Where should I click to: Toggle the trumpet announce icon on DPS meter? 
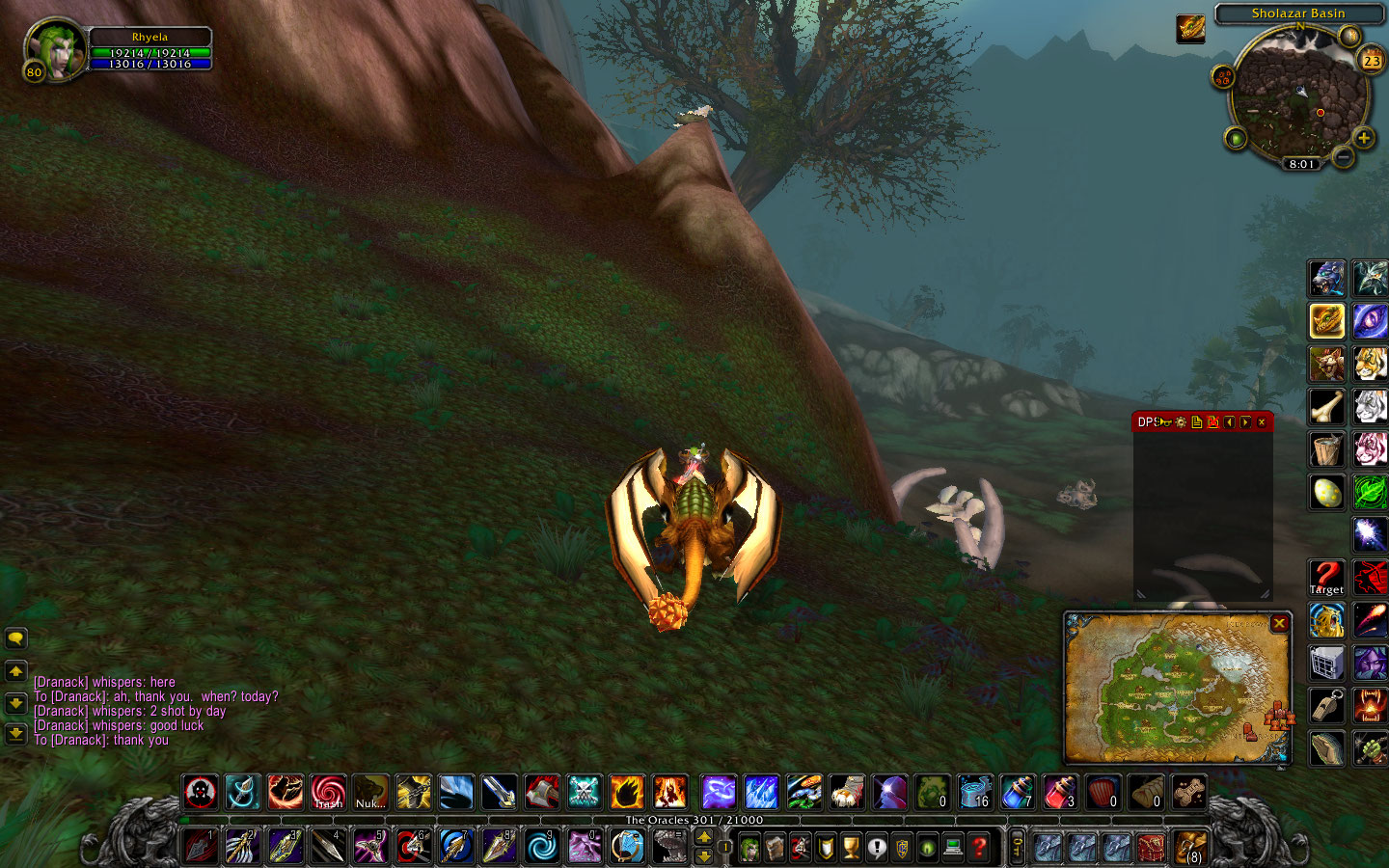[x=1164, y=422]
